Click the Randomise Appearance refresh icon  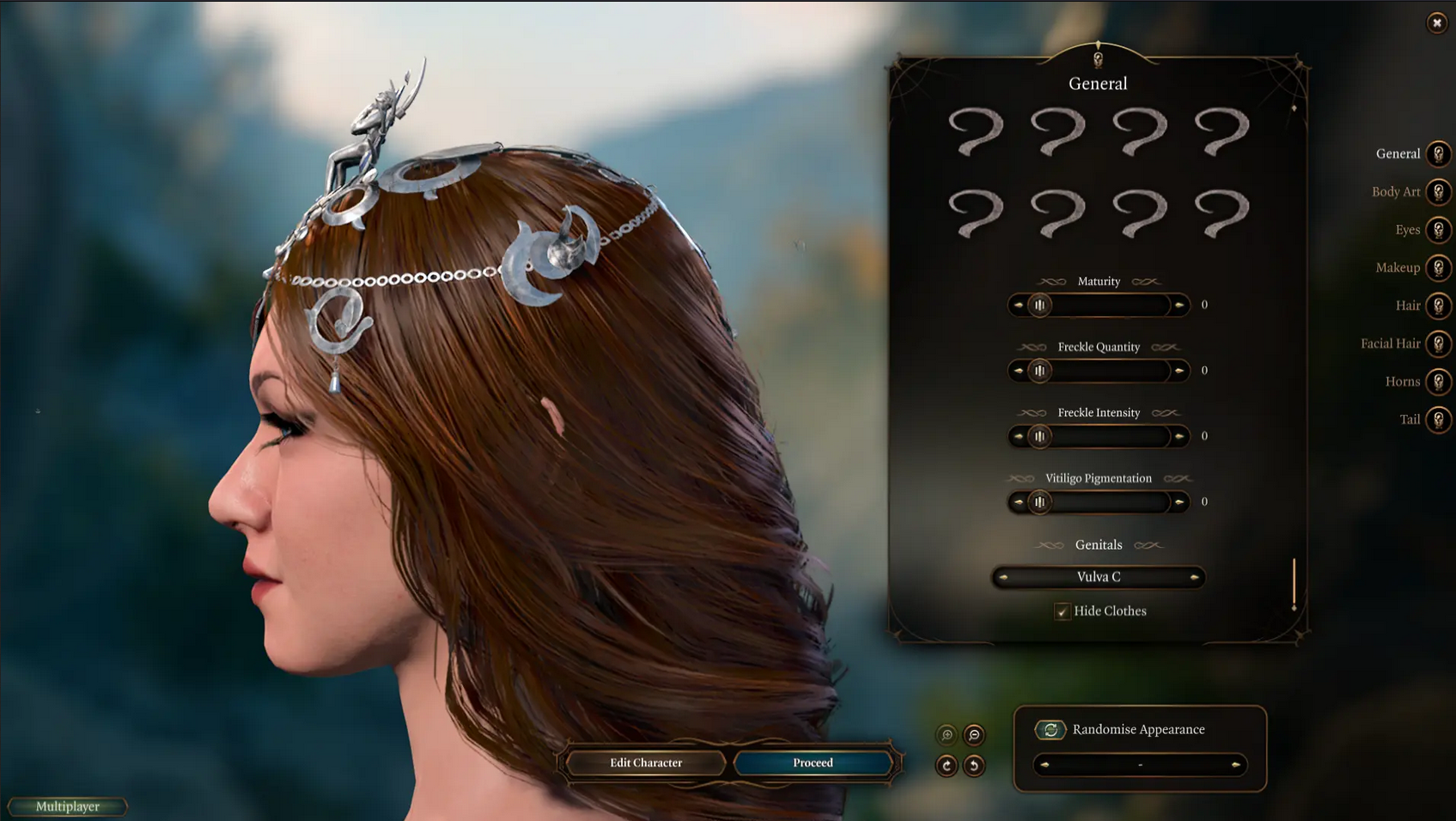click(x=1050, y=730)
